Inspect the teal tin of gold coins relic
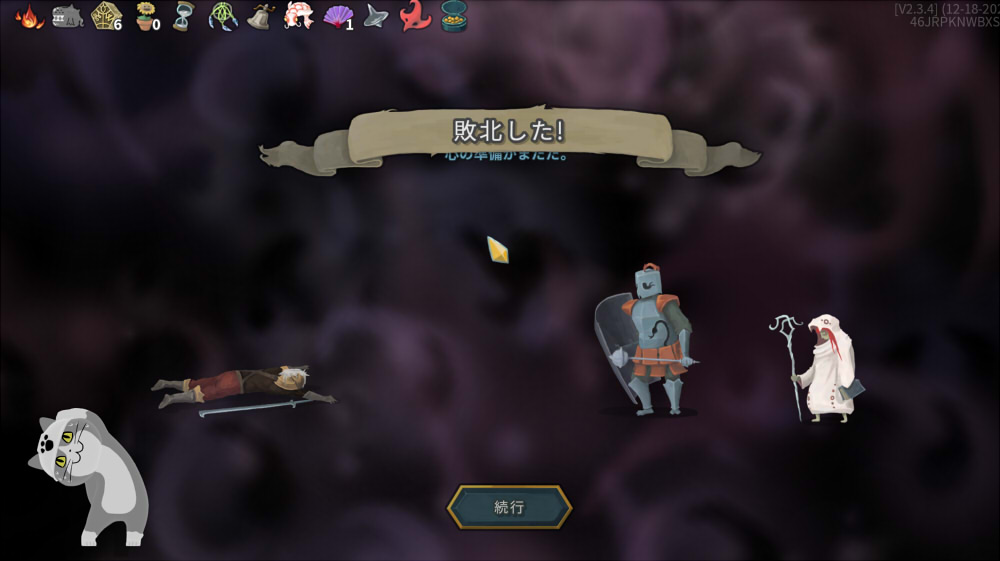The height and width of the screenshot is (561, 1000). coord(454,16)
